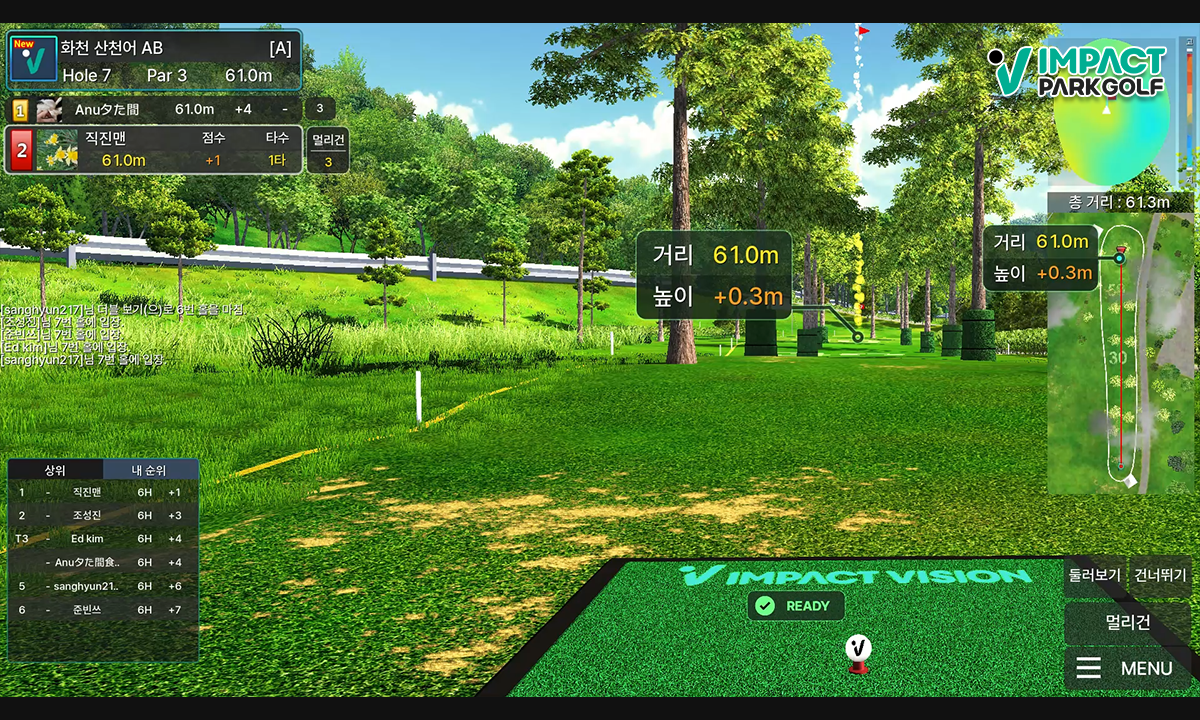Click the mulligan counter beside the scorecard
1200x720 pixels.
tap(328, 151)
